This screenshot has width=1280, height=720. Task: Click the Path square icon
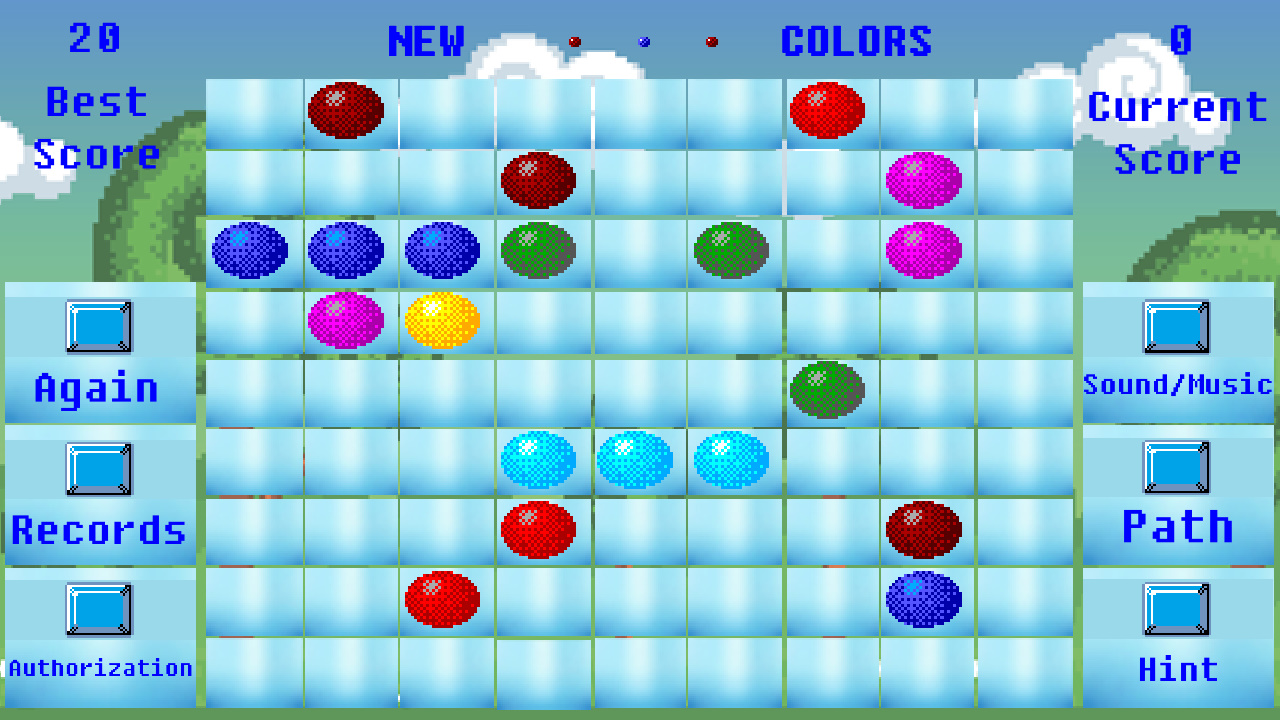pos(1178,467)
